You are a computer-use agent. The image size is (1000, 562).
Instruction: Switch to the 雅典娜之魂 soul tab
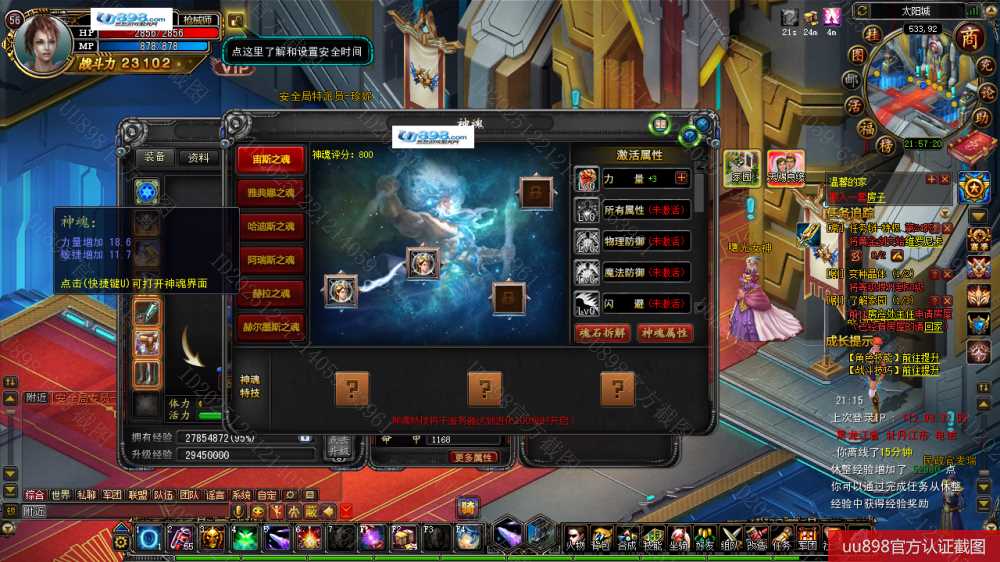click(271, 193)
